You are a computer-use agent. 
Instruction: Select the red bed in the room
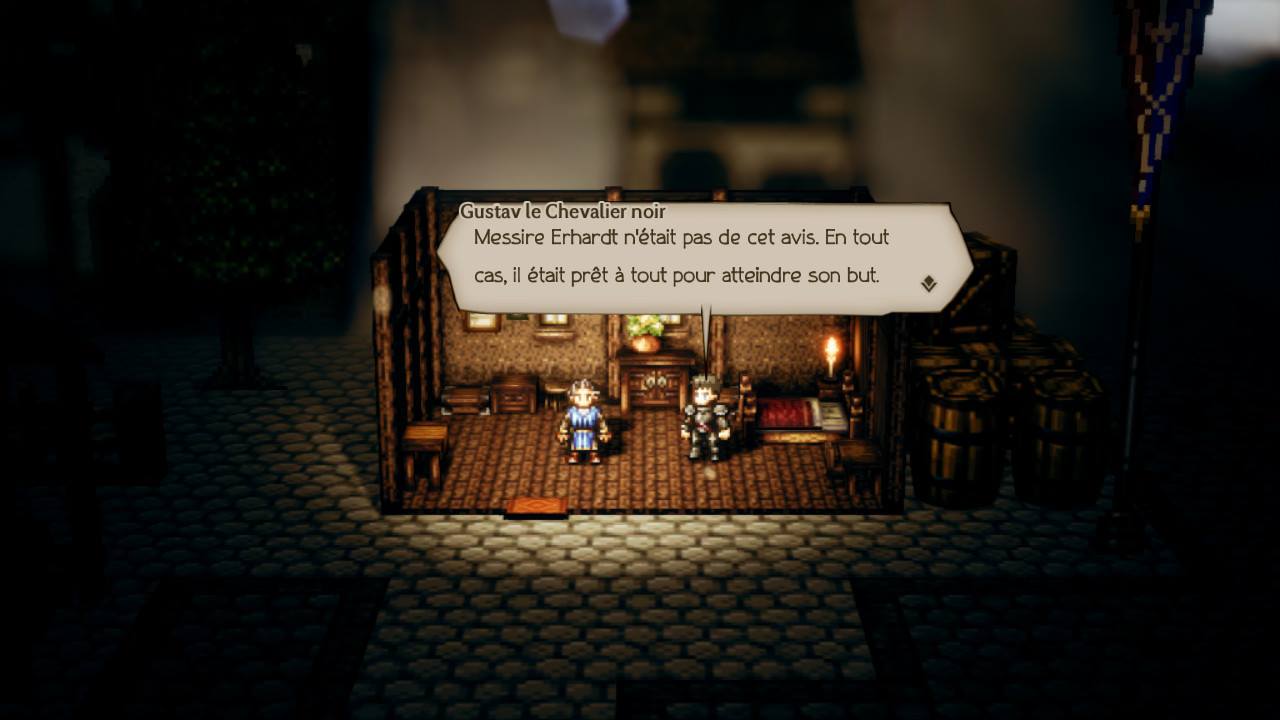point(790,412)
